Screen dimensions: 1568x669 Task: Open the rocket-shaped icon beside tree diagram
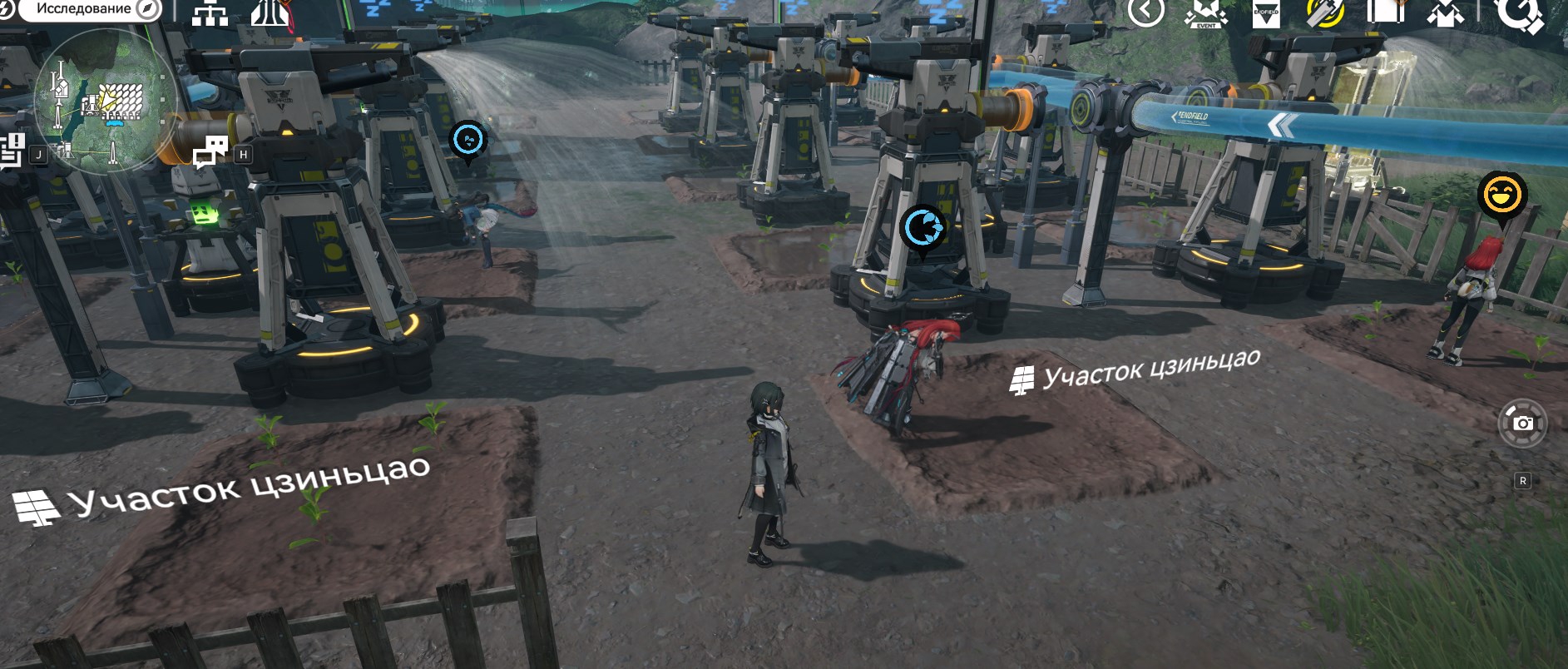click(x=270, y=12)
